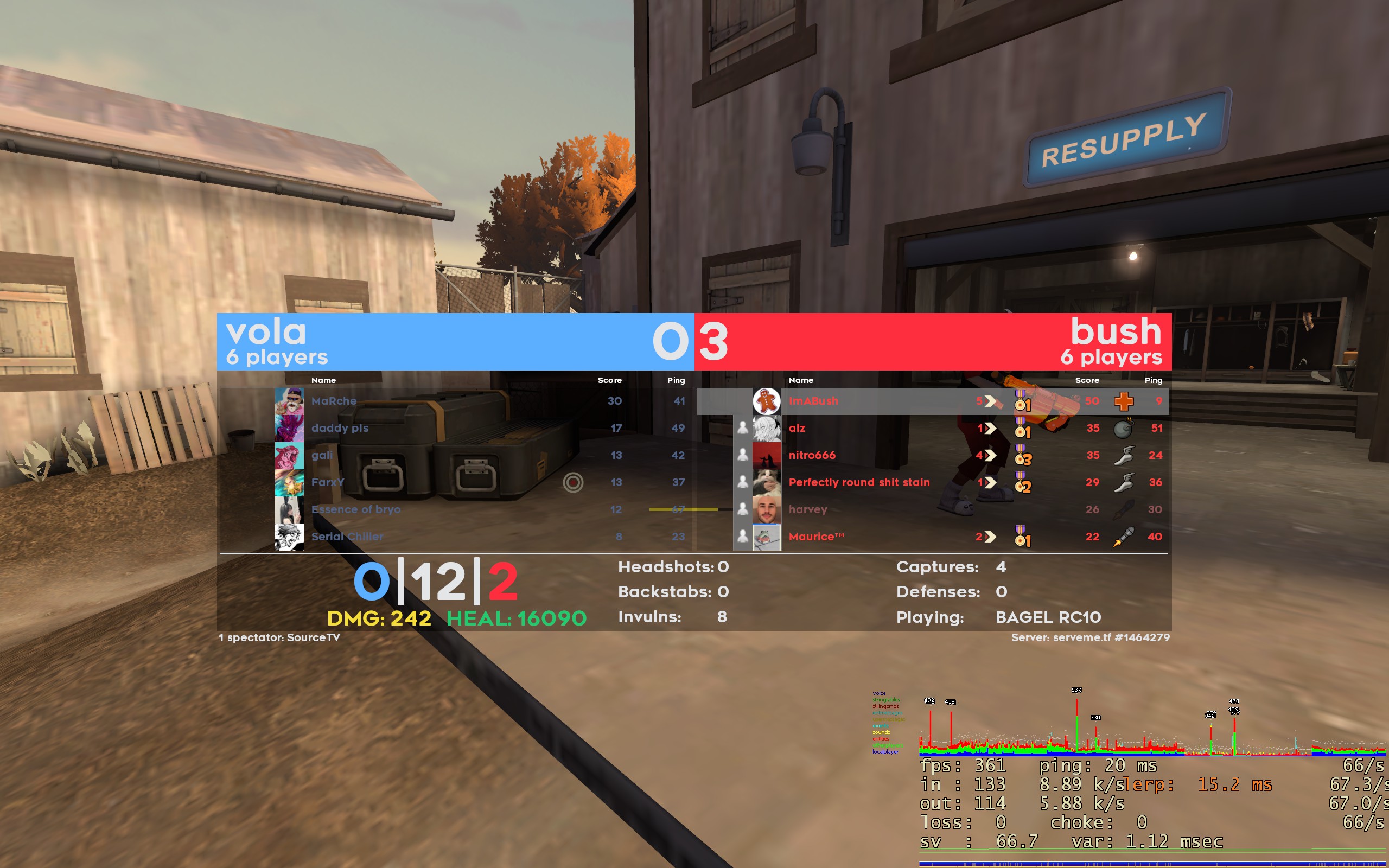The image size is (1389, 868).
Task: Select harvey in the bush team list
Action: (807, 509)
